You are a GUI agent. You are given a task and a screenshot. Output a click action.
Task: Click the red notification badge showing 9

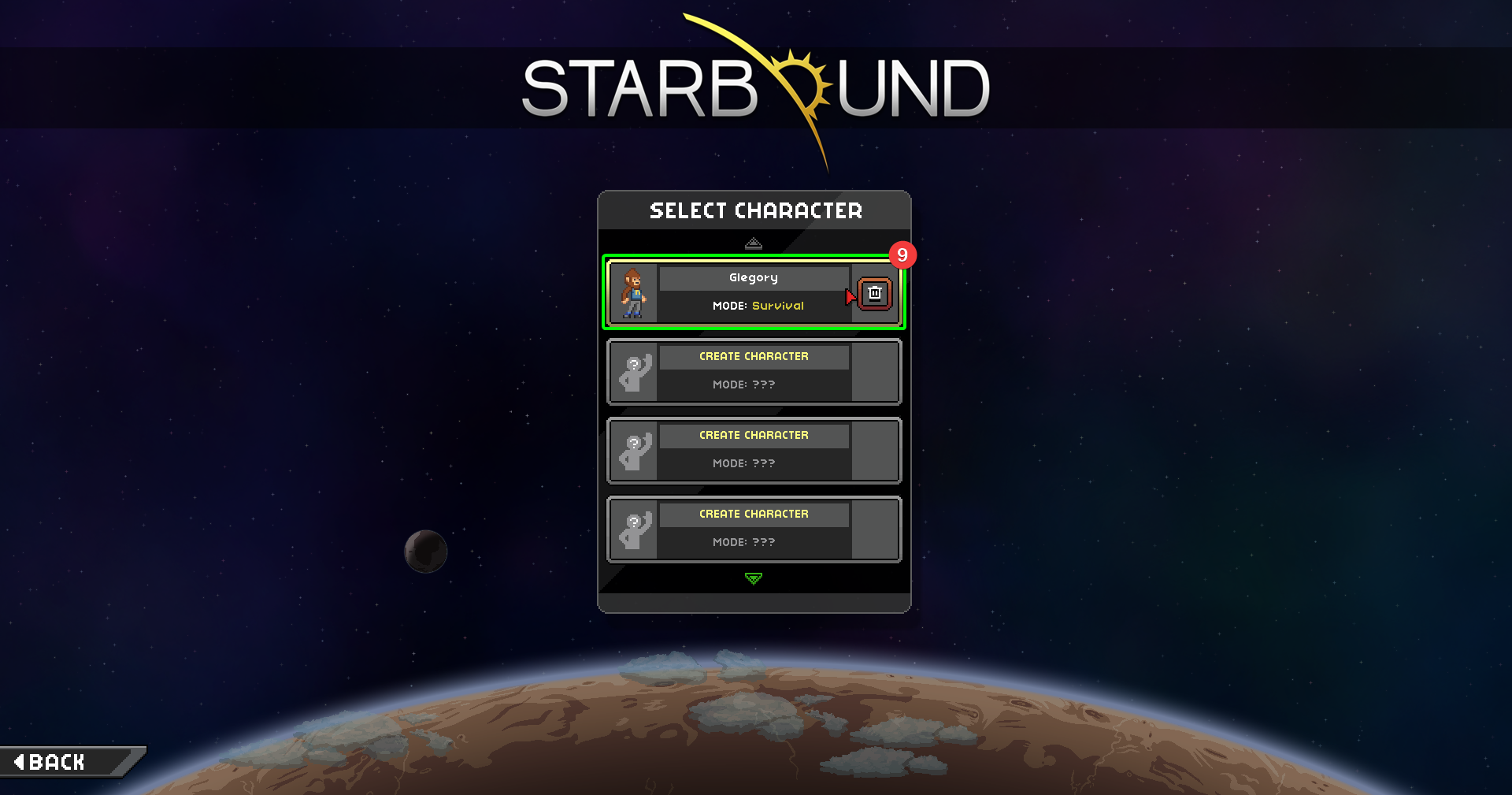coord(902,254)
